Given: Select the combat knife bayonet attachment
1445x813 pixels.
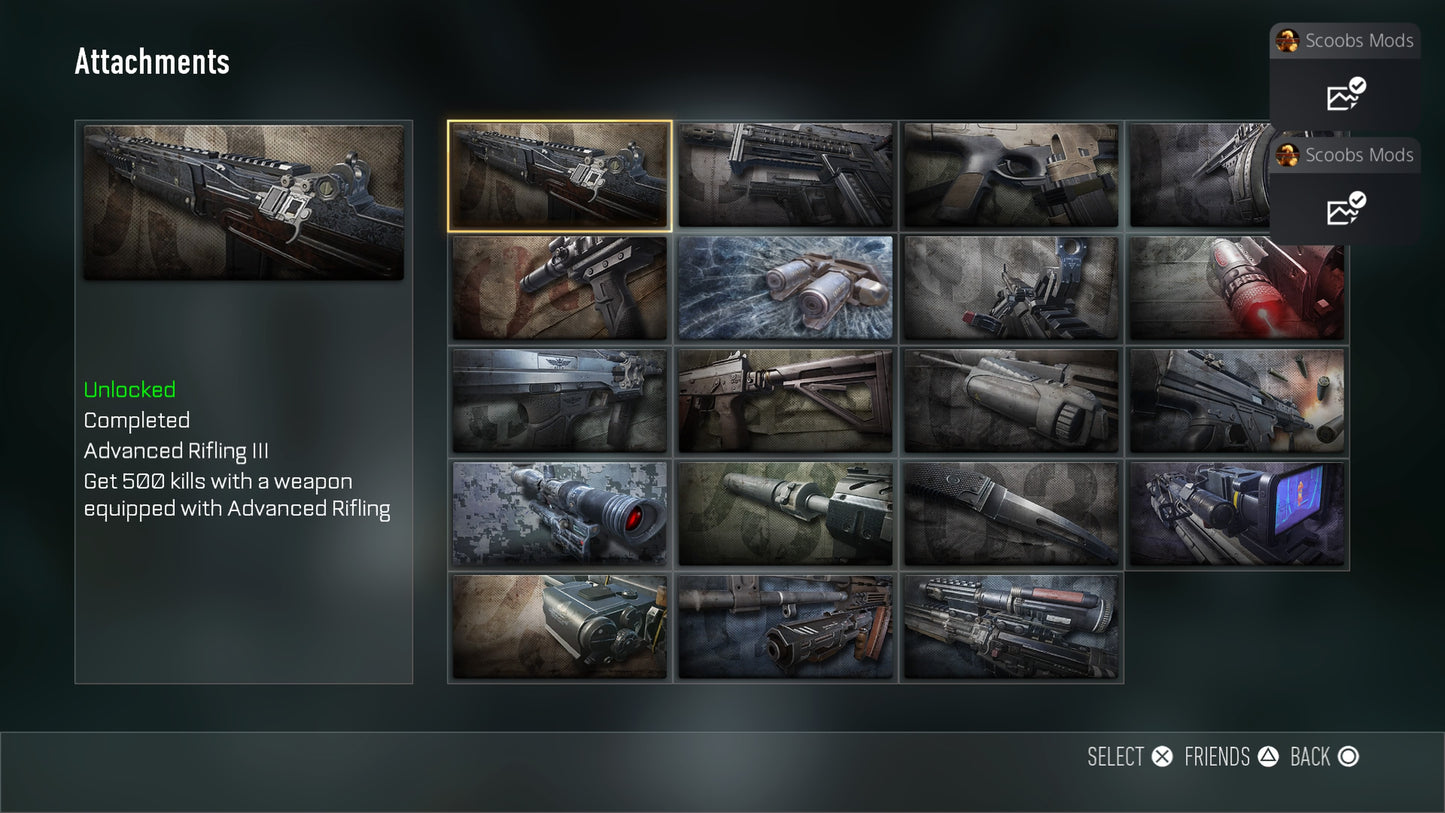Looking at the screenshot, I should 1010,513.
